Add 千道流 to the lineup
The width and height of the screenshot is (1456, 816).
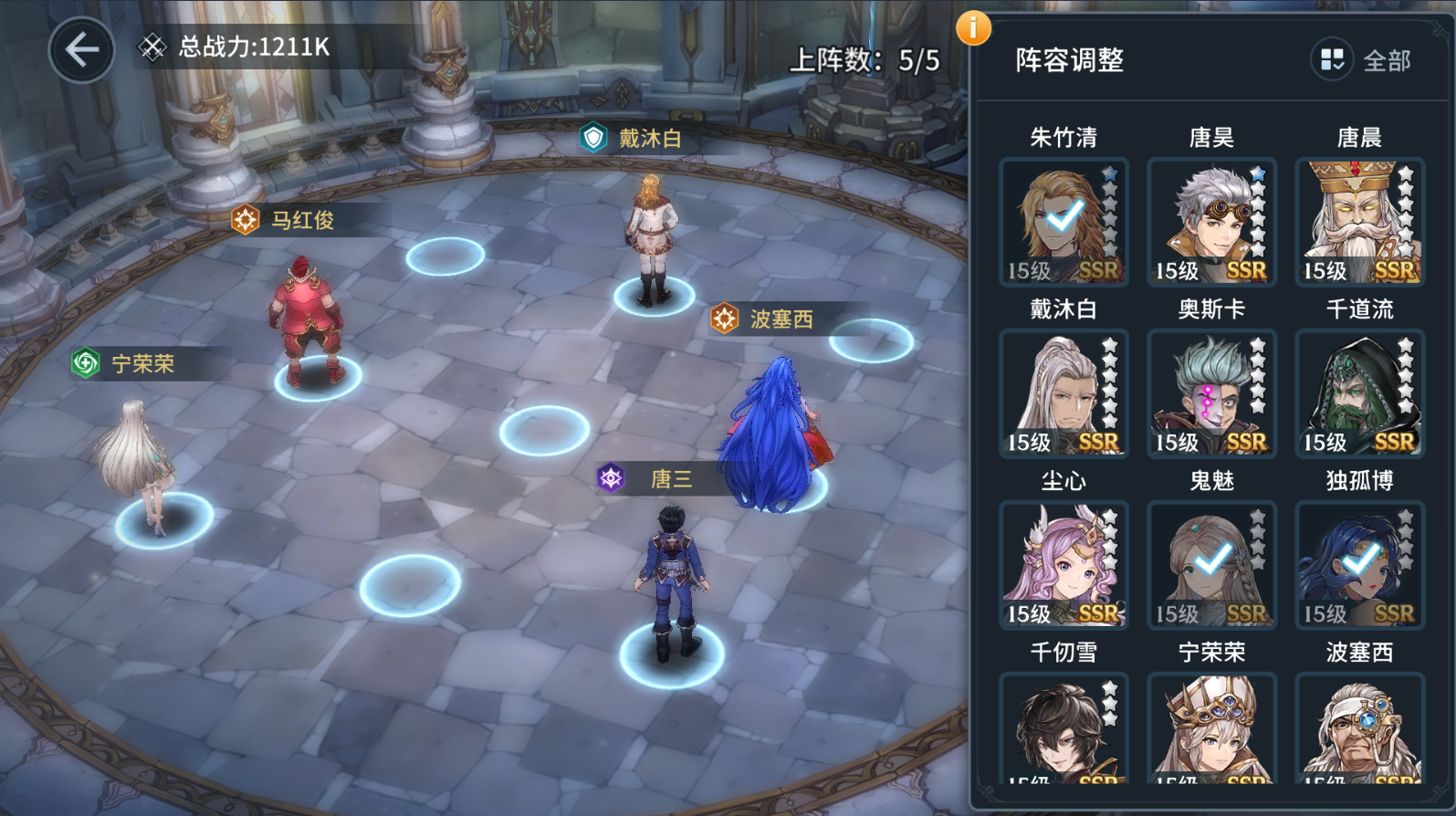pyautogui.click(x=1359, y=393)
